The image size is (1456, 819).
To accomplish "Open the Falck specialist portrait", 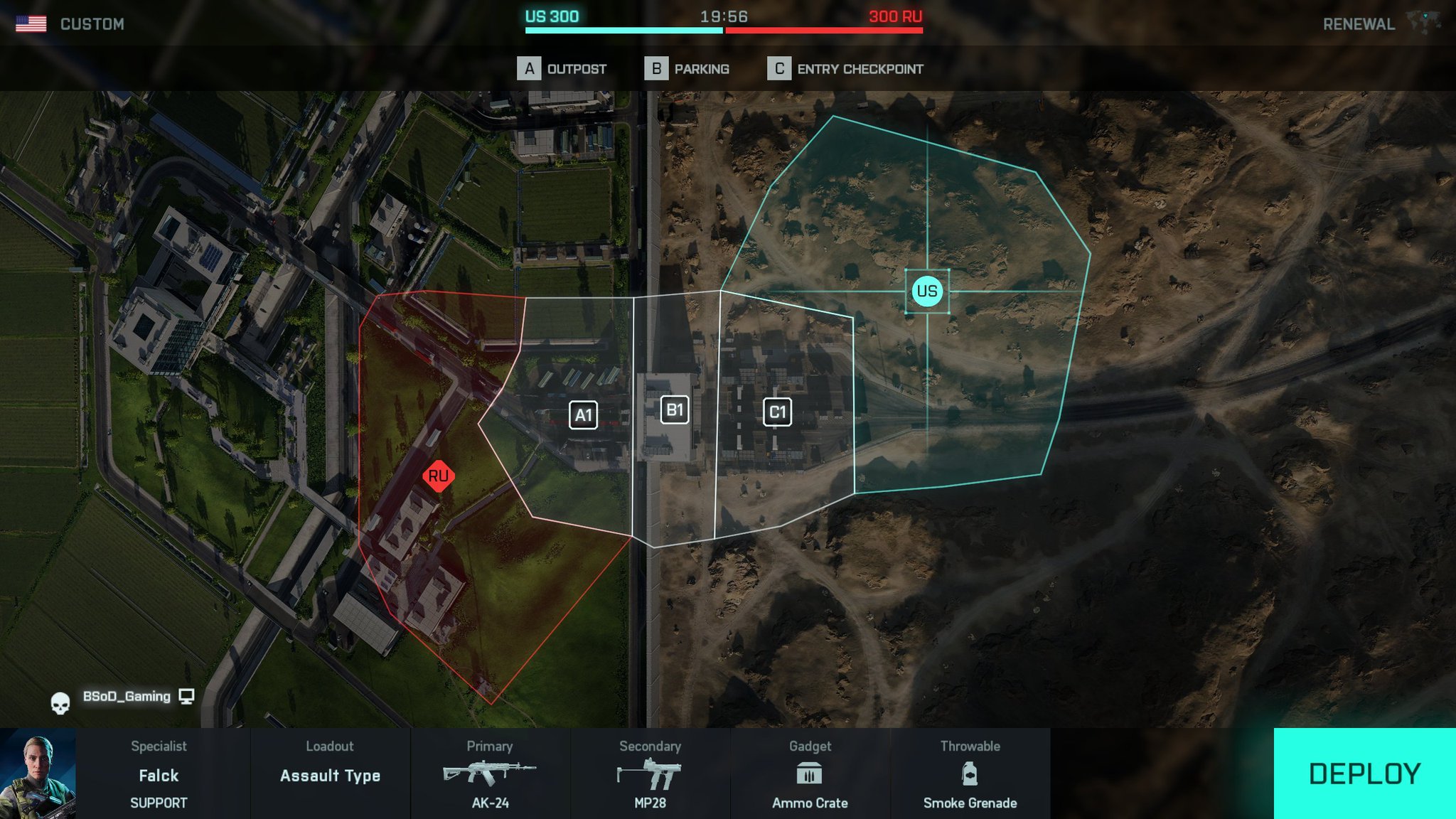I will coord(38,773).
